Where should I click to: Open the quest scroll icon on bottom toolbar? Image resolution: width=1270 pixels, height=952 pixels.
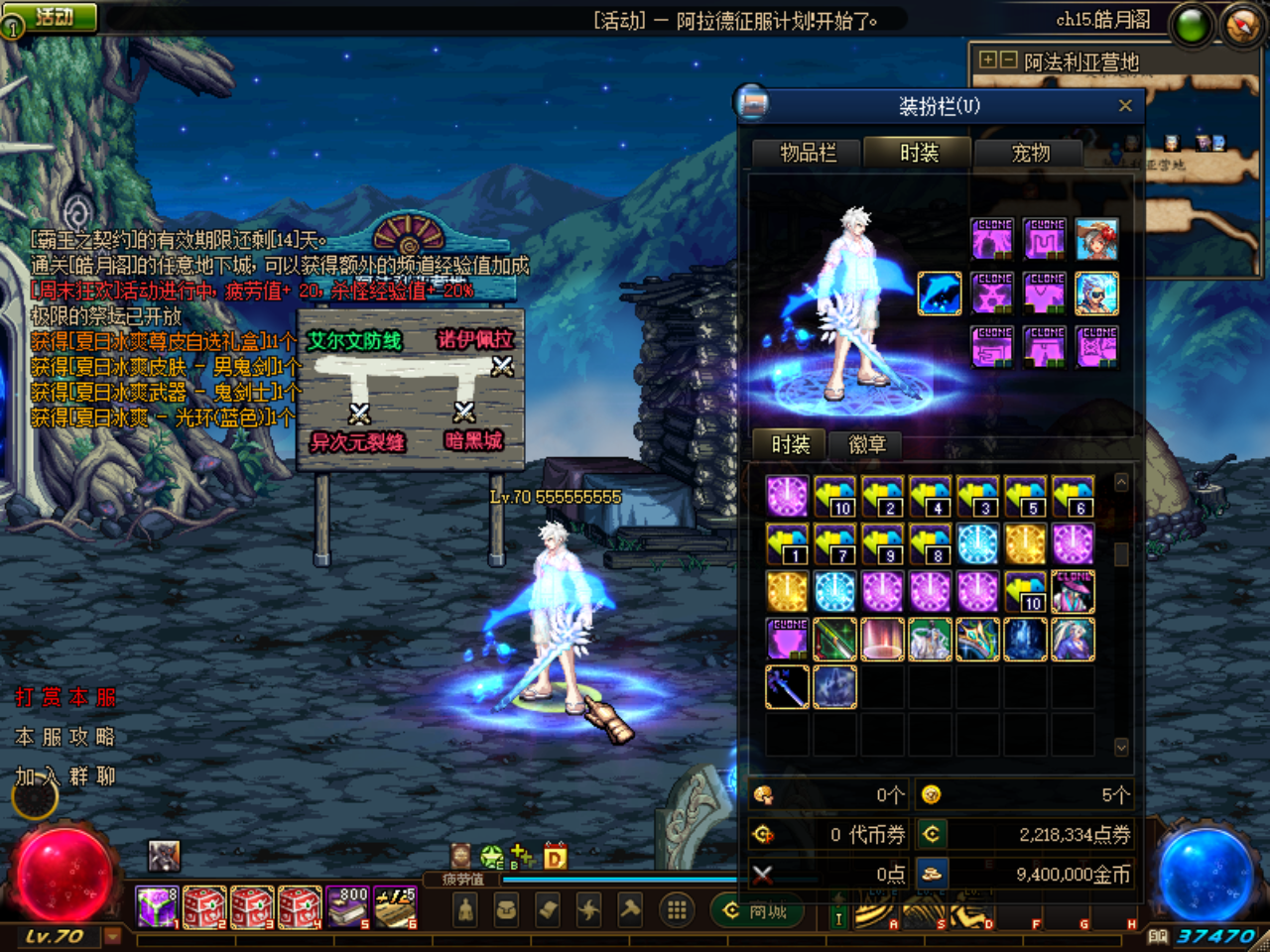[549, 910]
